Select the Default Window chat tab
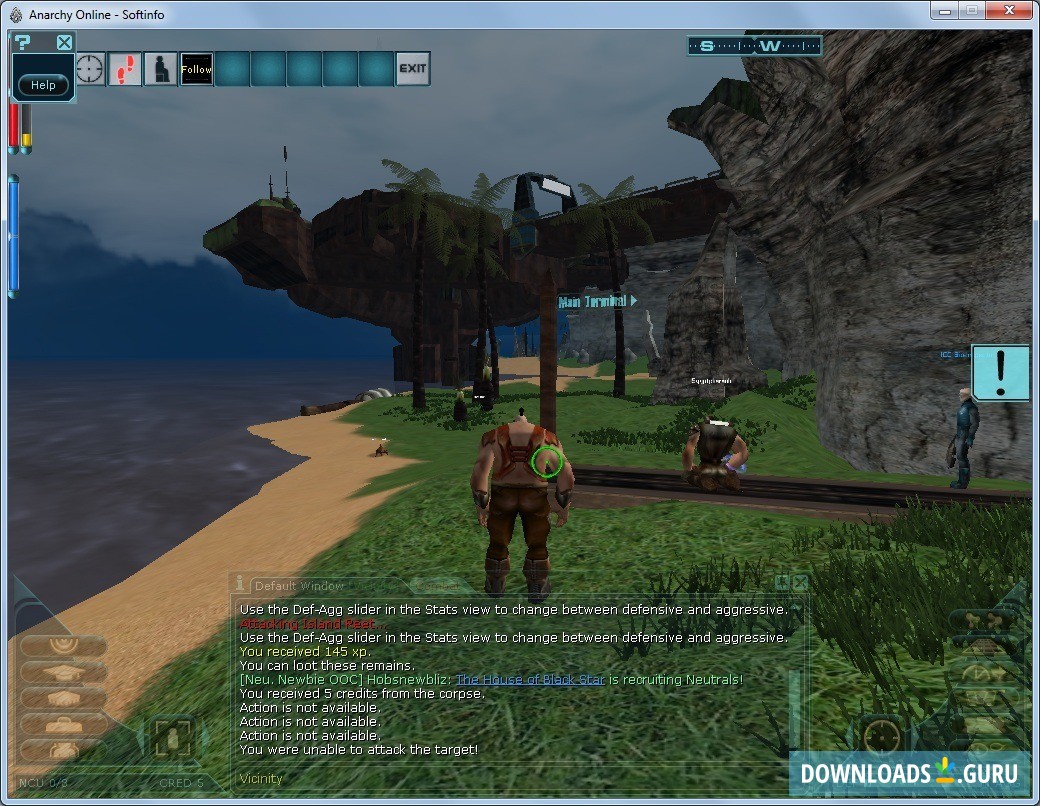The width and height of the screenshot is (1040, 806). [x=298, y=586]
